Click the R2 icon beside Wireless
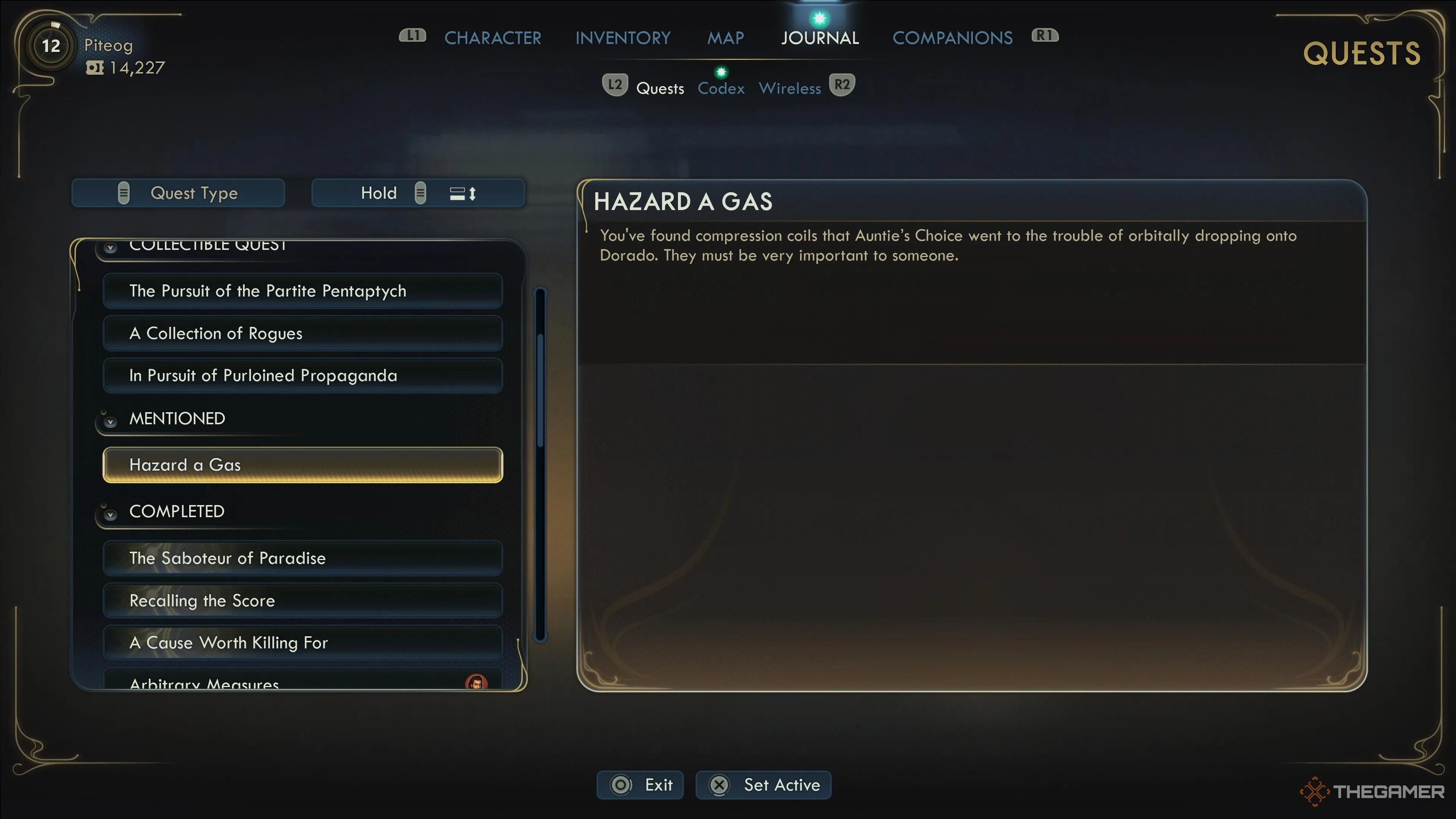The height and width of the screenshot is (819, 1456). pyautogui.click(x=843, y=84)
